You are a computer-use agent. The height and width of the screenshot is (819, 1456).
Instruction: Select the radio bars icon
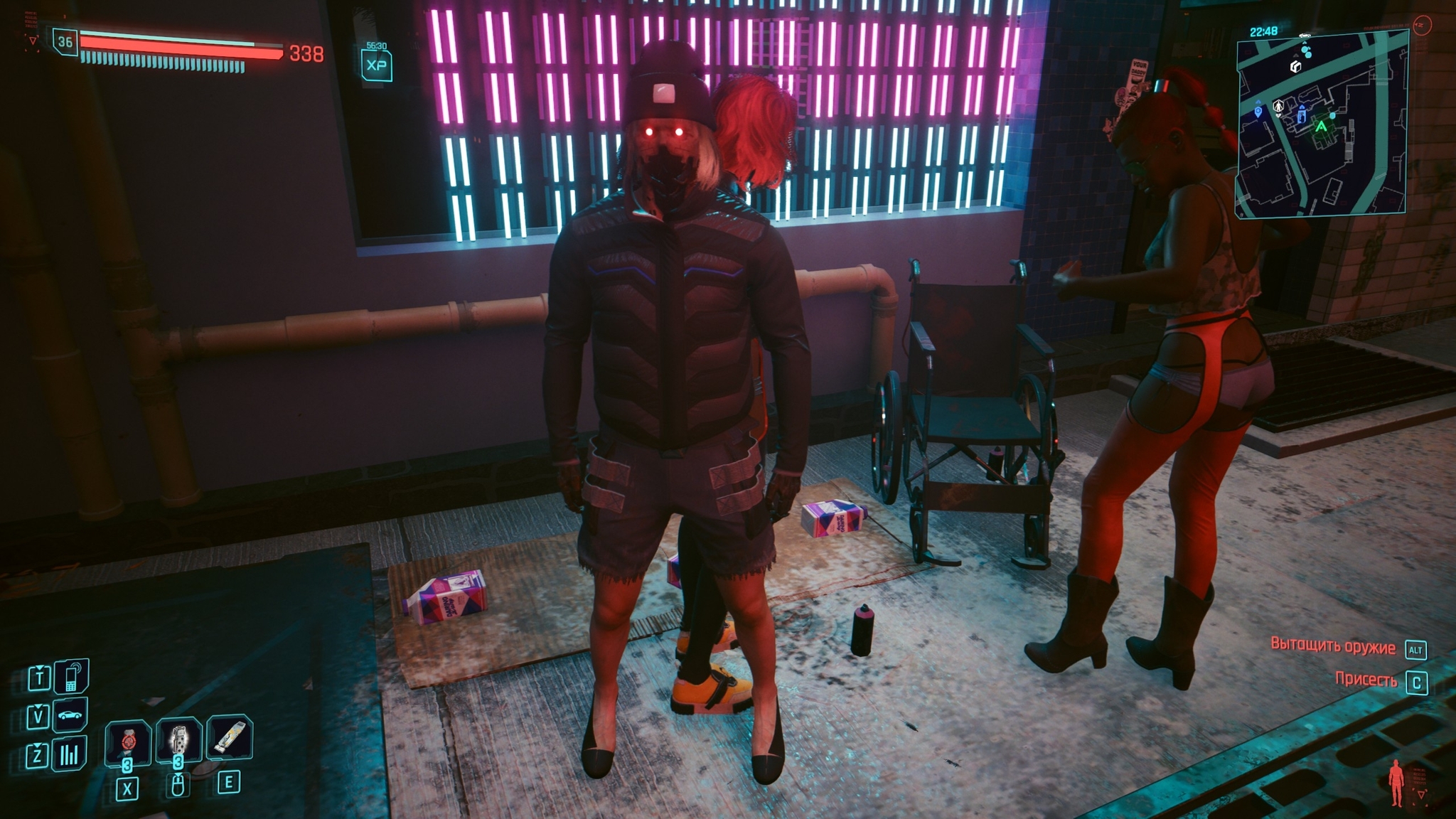pos(69,754)
